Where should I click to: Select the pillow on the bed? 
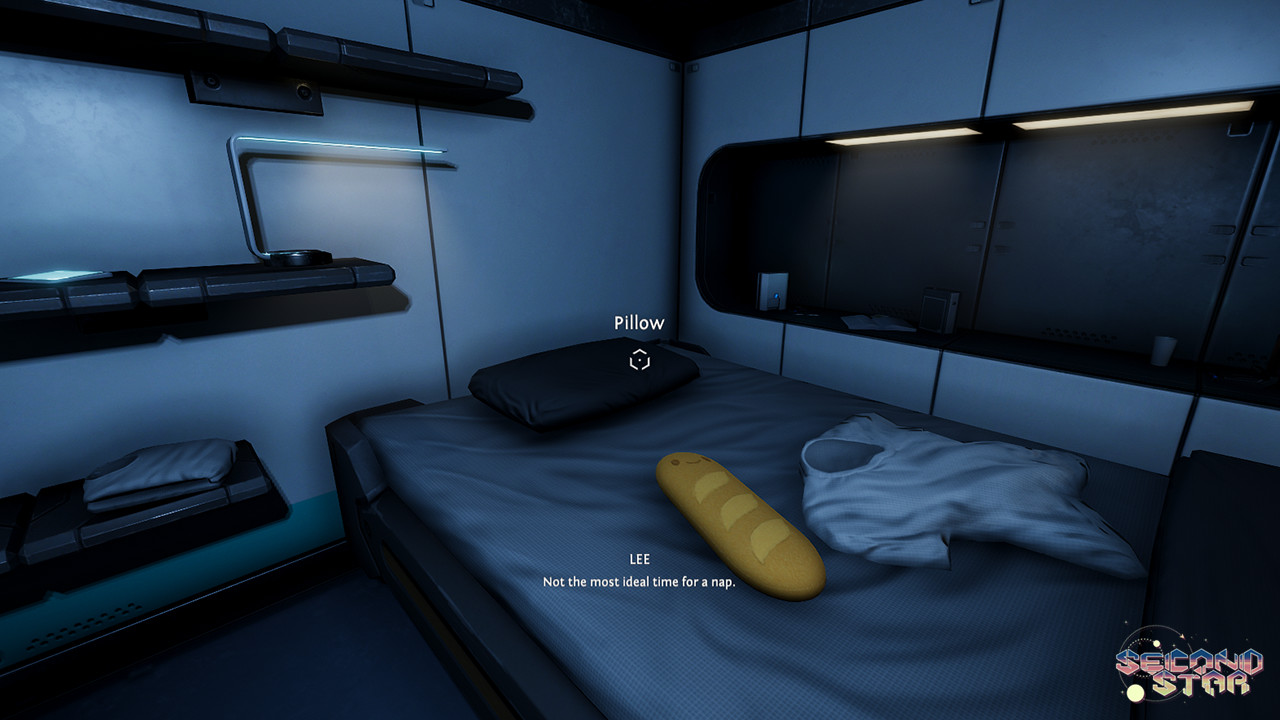(580, 390)
